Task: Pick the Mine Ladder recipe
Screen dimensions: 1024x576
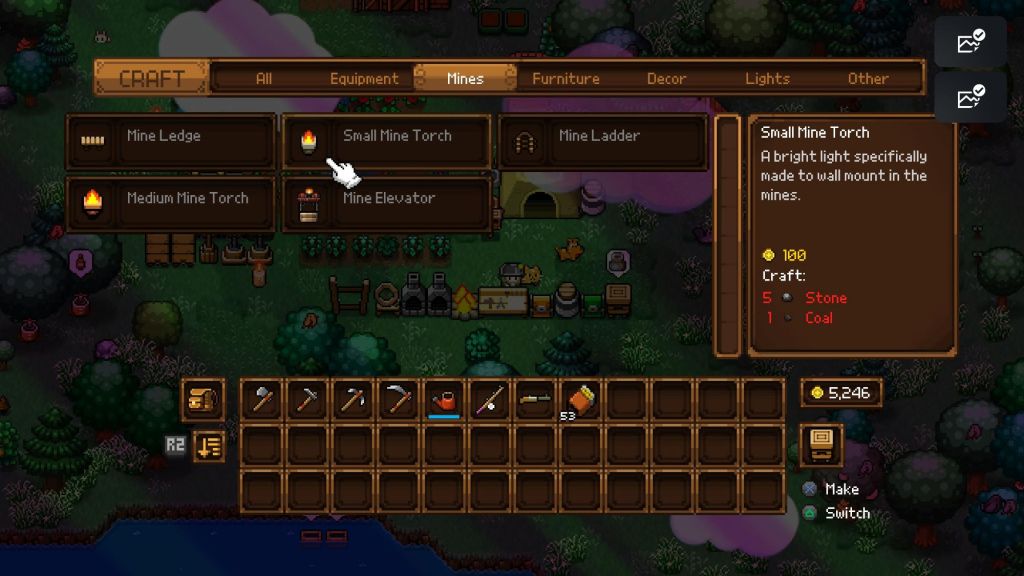Action: [x=603, y=141]
